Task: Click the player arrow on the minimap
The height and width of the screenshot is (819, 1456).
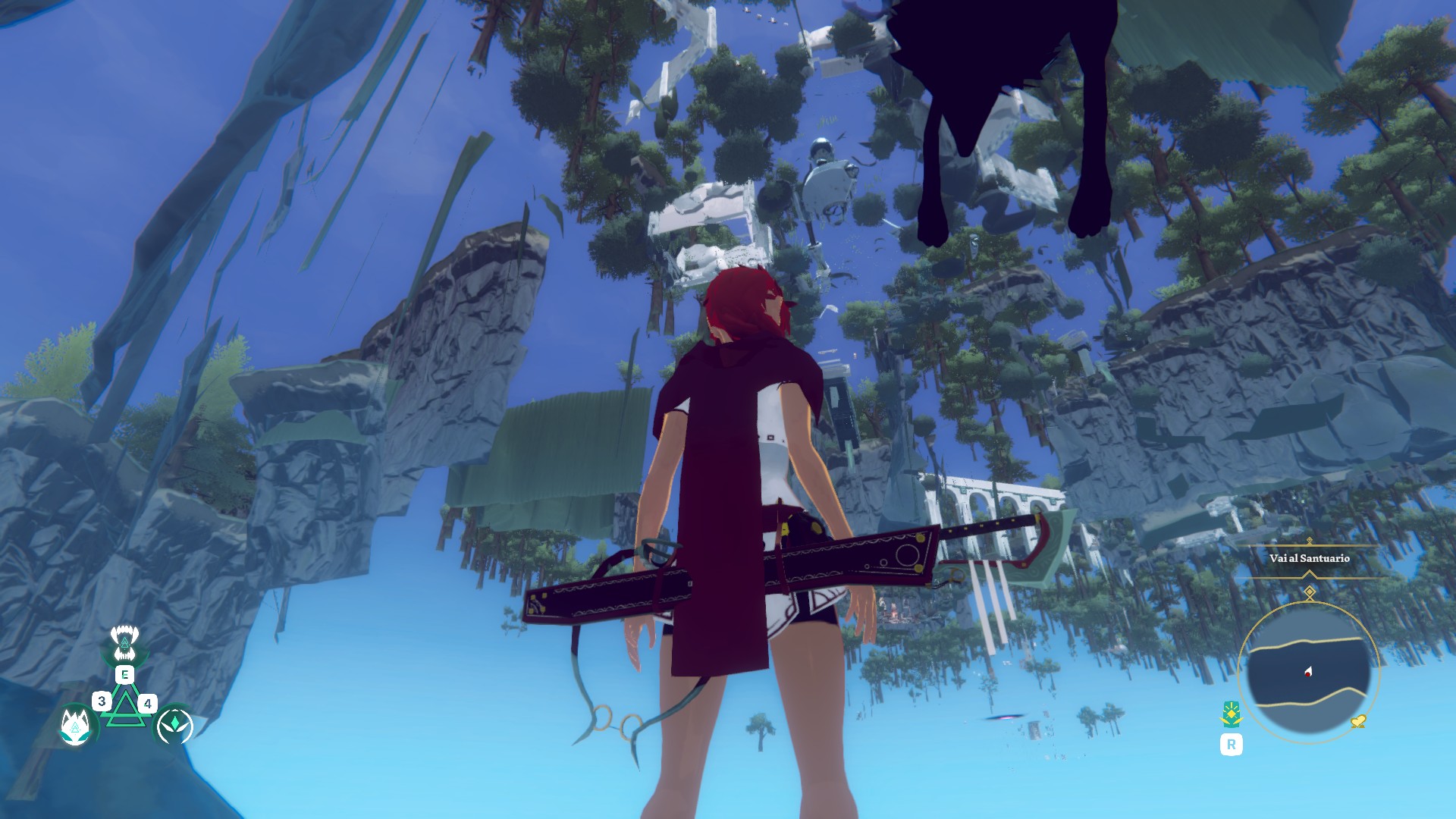Action: pyautogui.click(x=1309, y=671)
